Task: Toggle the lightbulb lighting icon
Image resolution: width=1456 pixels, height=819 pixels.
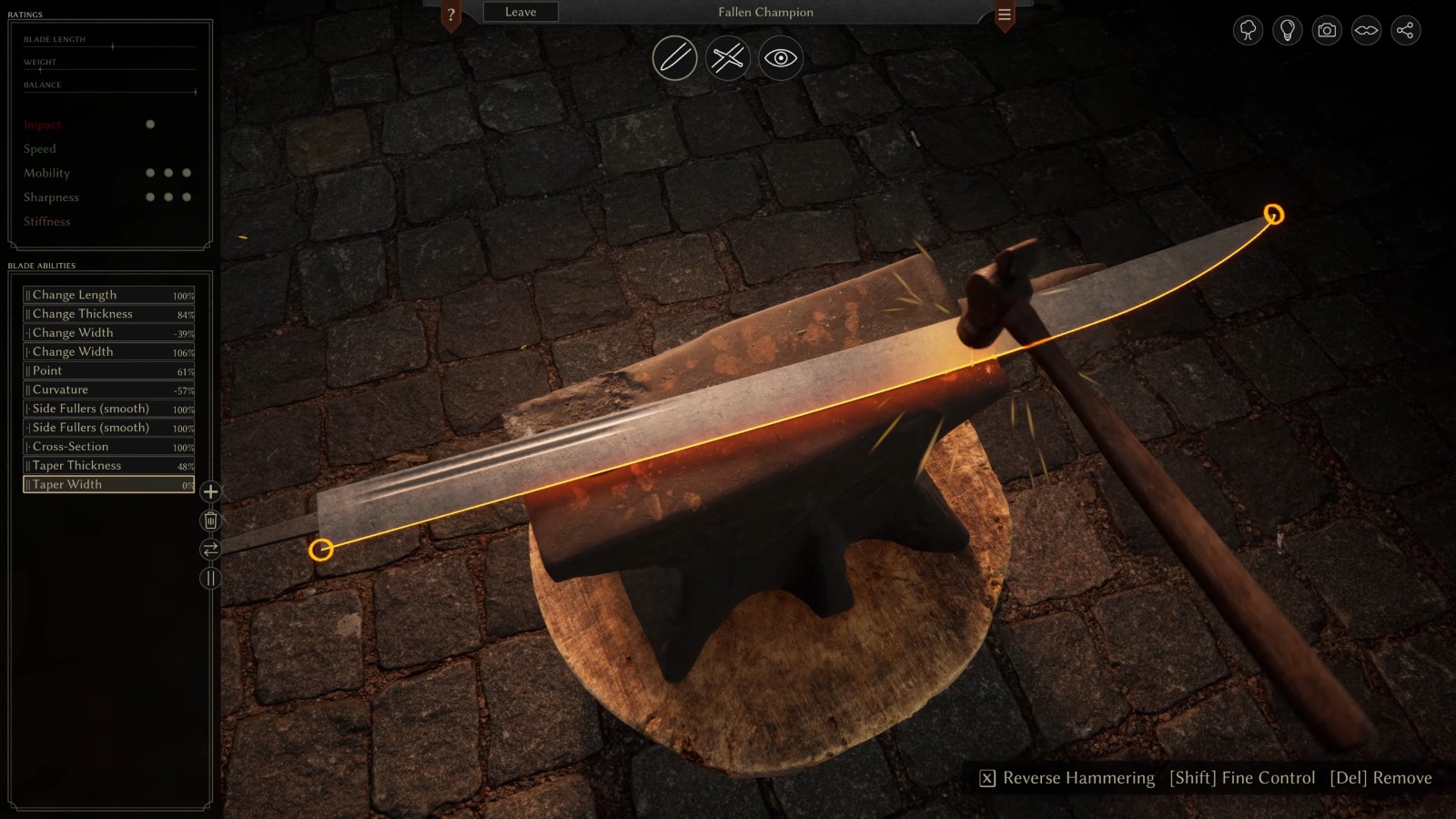Action: pyautogui.click(x=1287, y=31)
